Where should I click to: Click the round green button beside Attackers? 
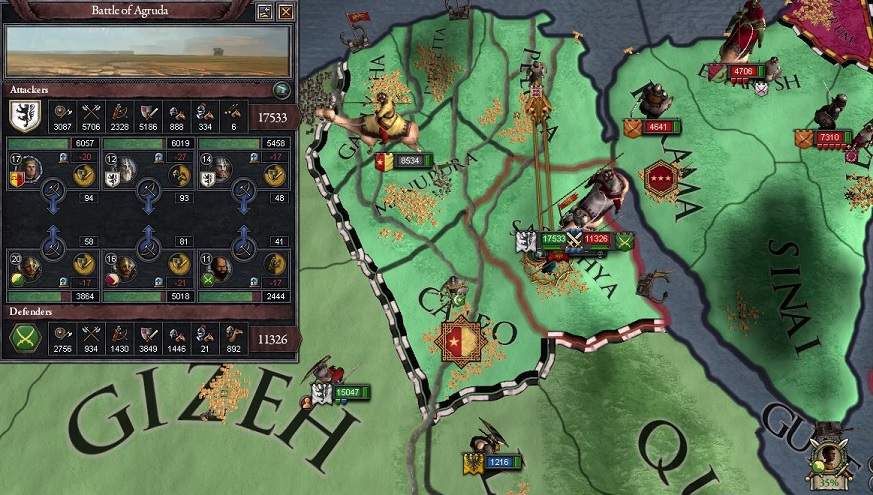click(x=282, y=90)
